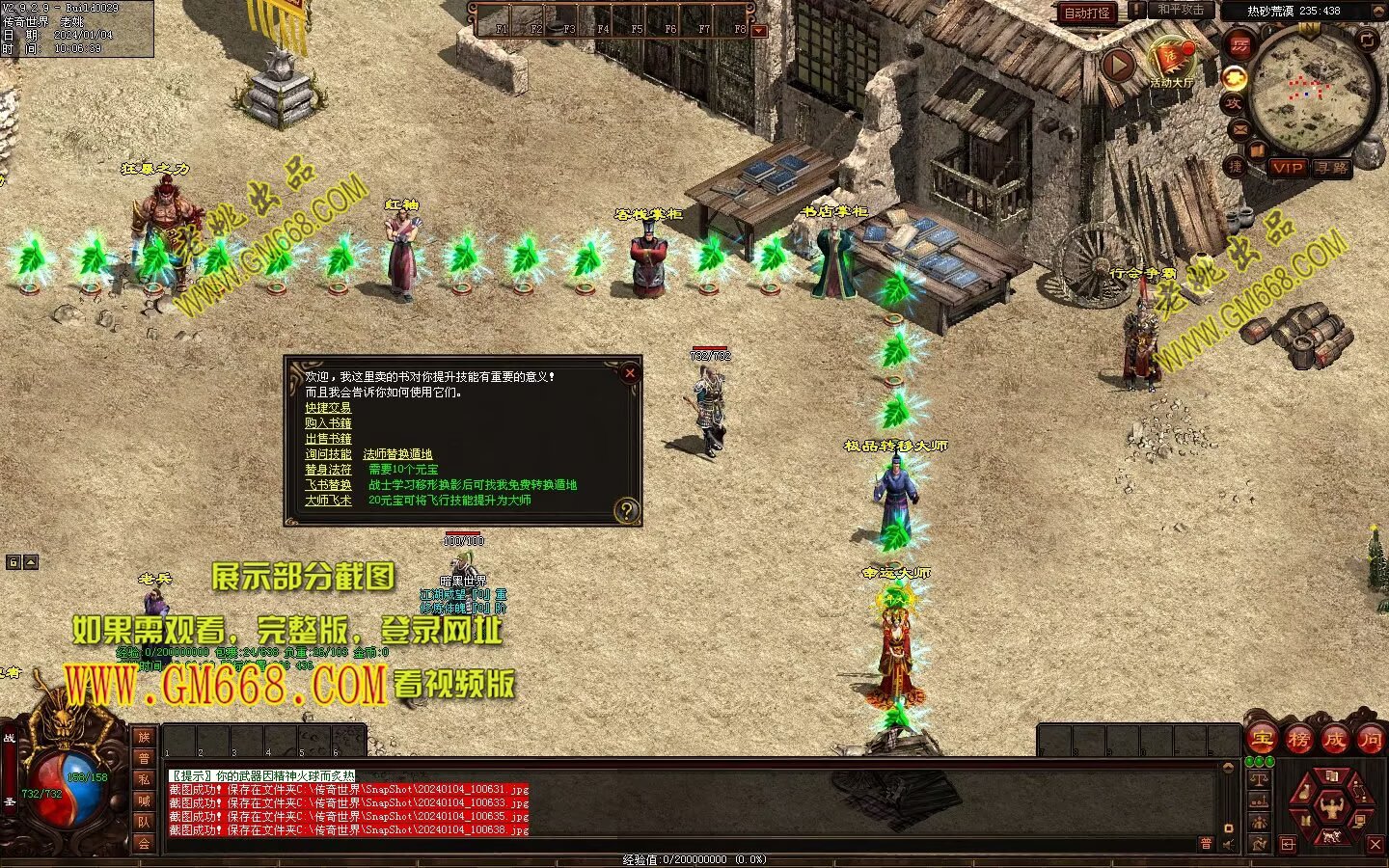Select 购入书籍 to buy books

pos(328,423)
